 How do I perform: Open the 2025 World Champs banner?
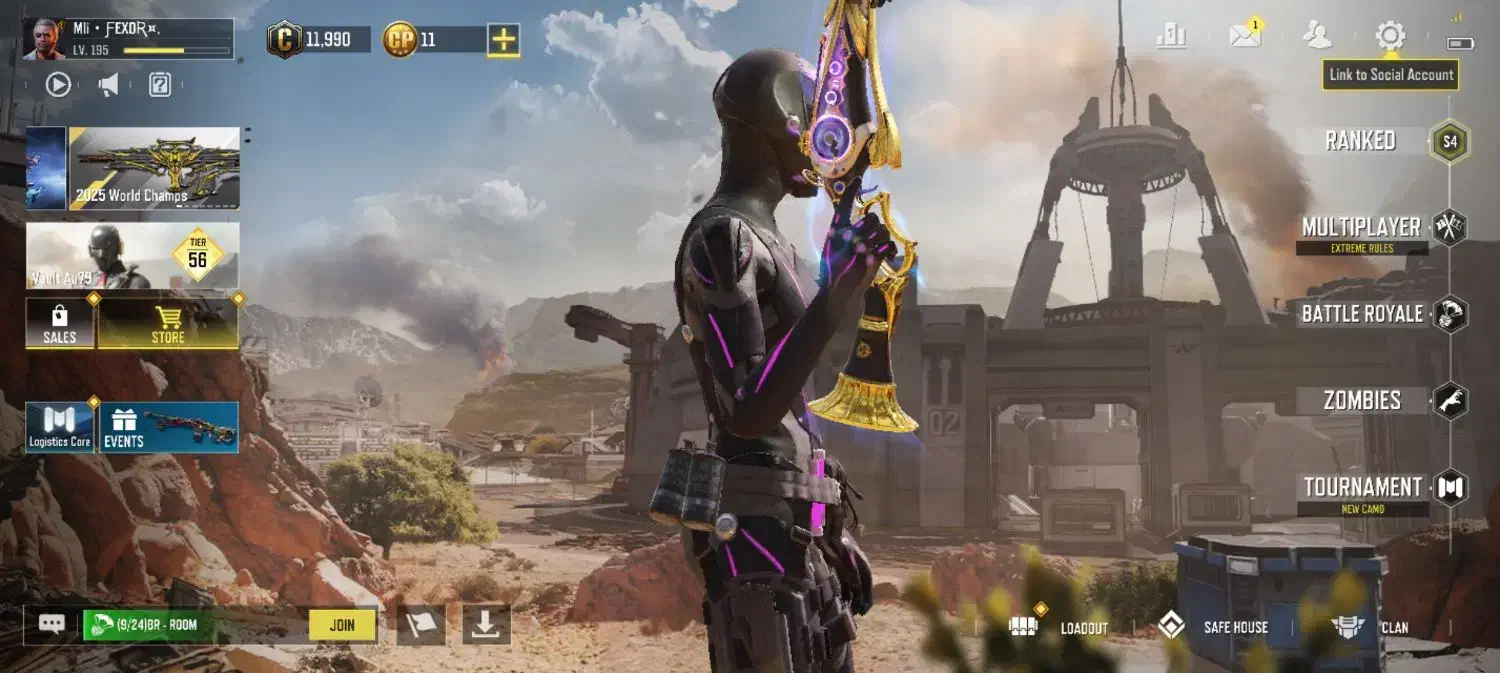[154, 168]
